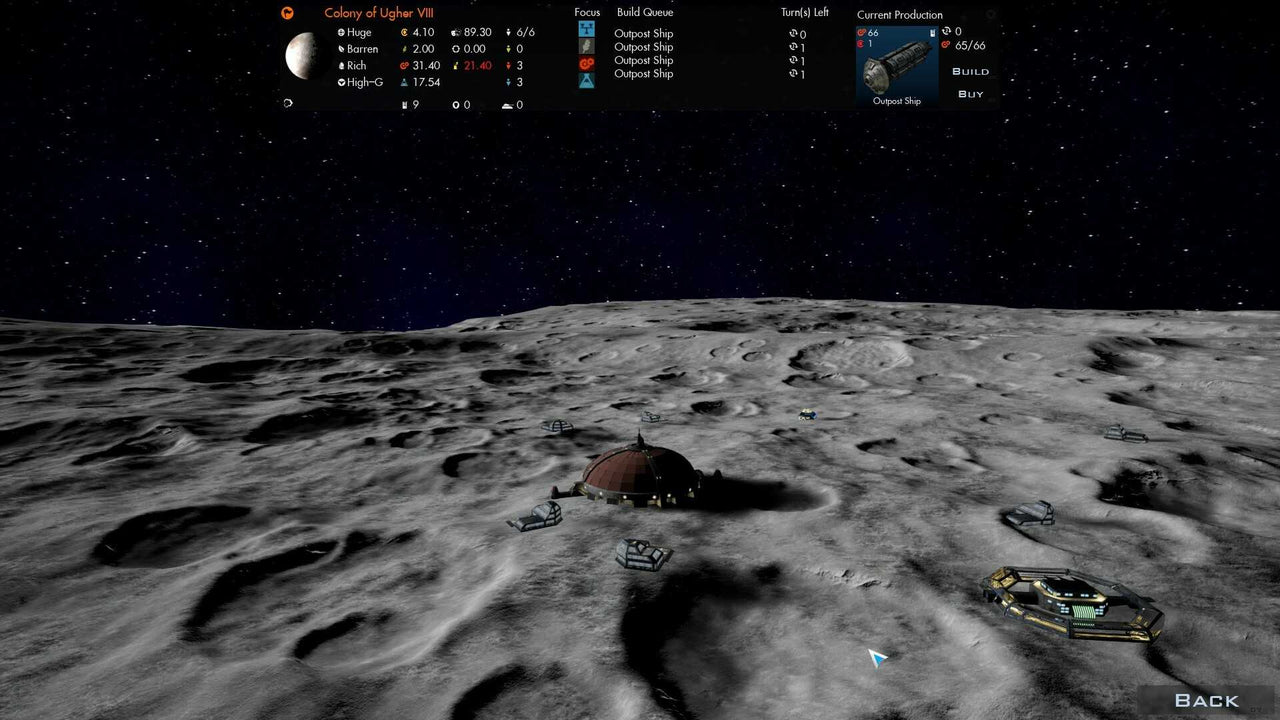The image size is (1280, 720).
Task: Click the research icon beside 17.54
Action: [404, 83]
